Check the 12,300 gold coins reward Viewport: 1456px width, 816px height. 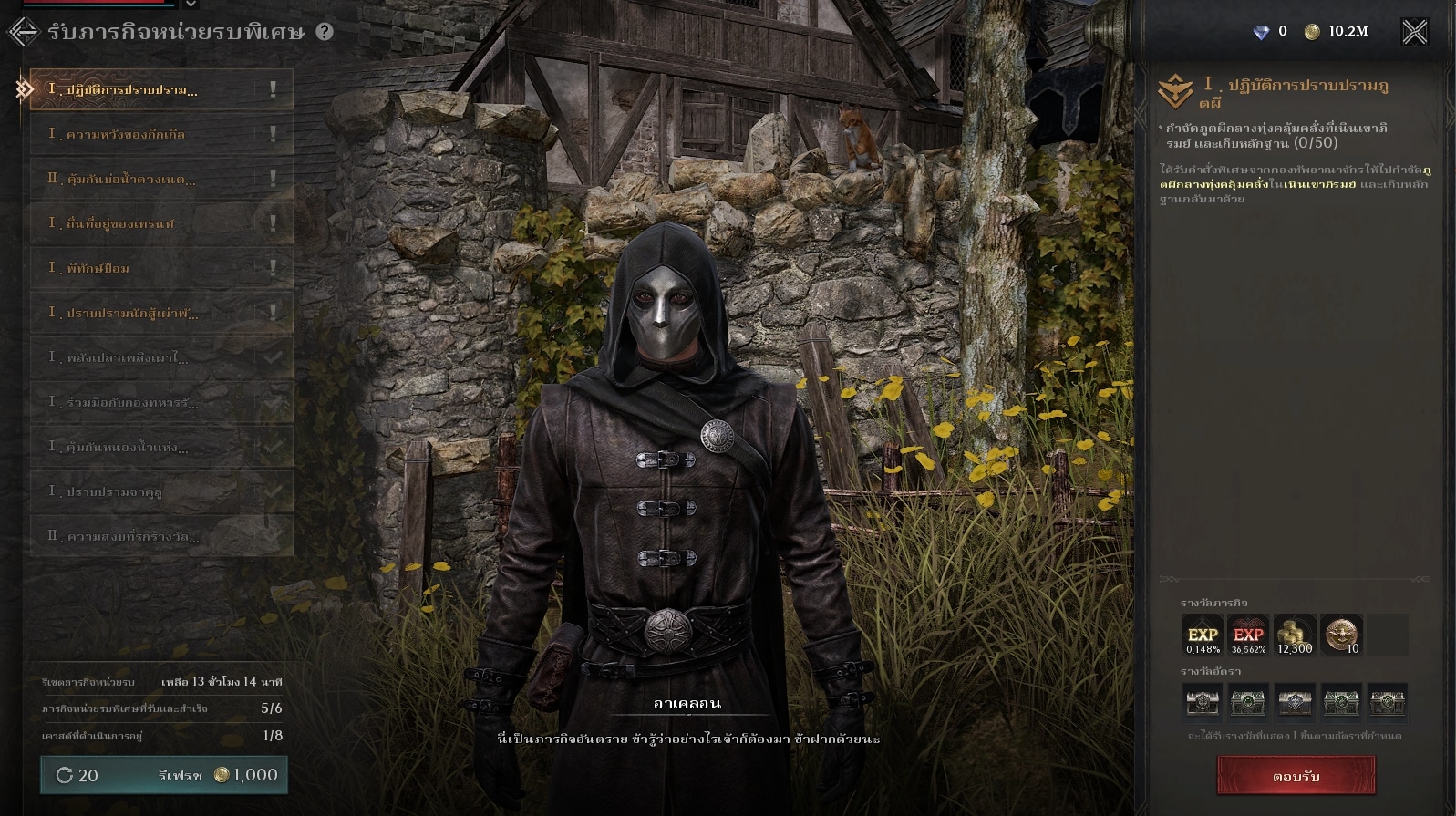click(x=1295, y=635)
